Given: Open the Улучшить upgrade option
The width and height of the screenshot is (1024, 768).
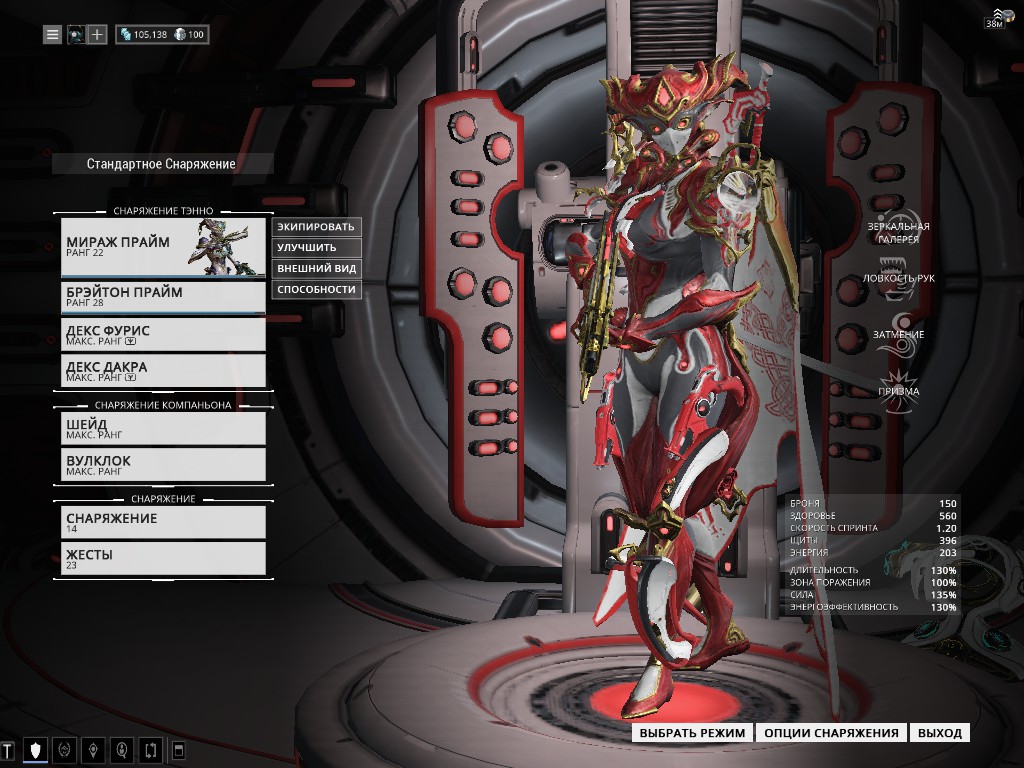Looking at the screenshot, I should [316, 247].
